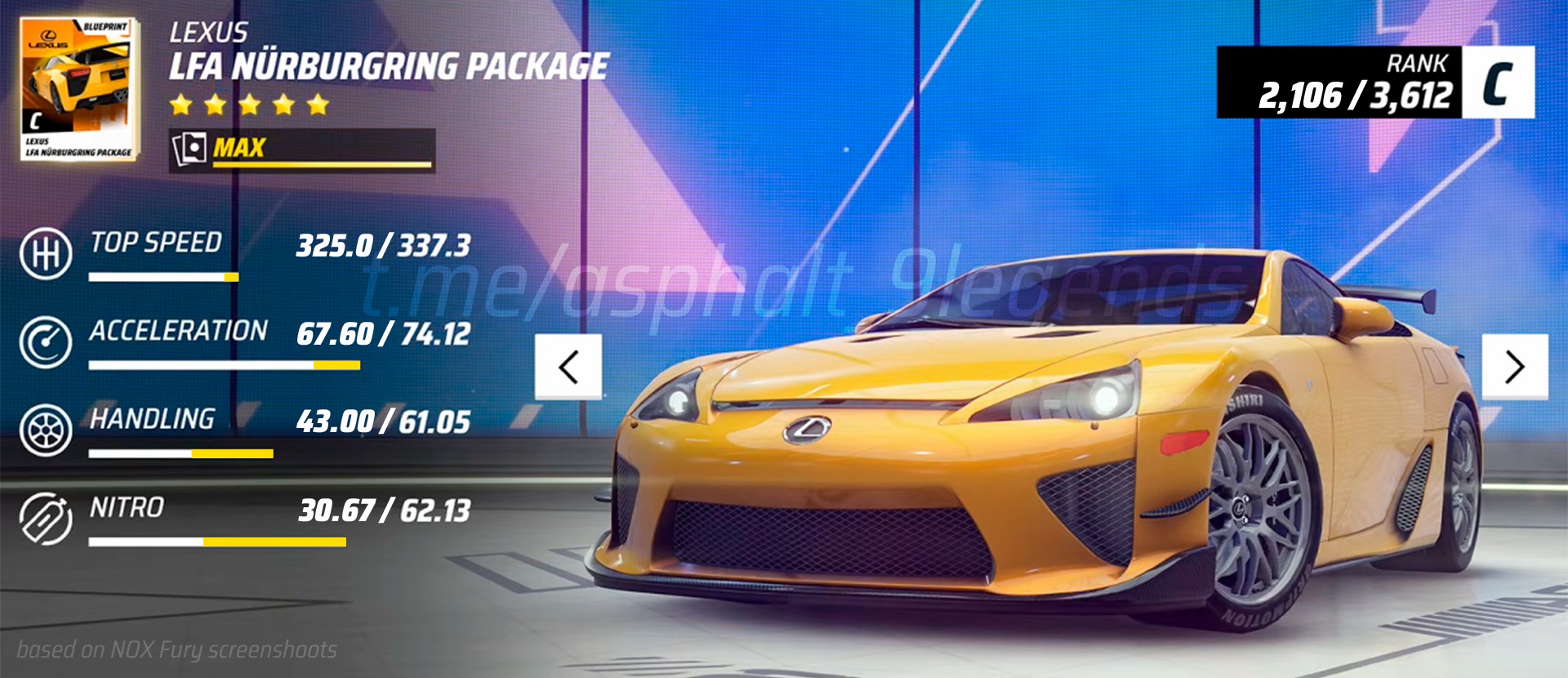Toggle the first star of the rating
This screenshot has height=678, width=1568.
[x=181, y=105]
